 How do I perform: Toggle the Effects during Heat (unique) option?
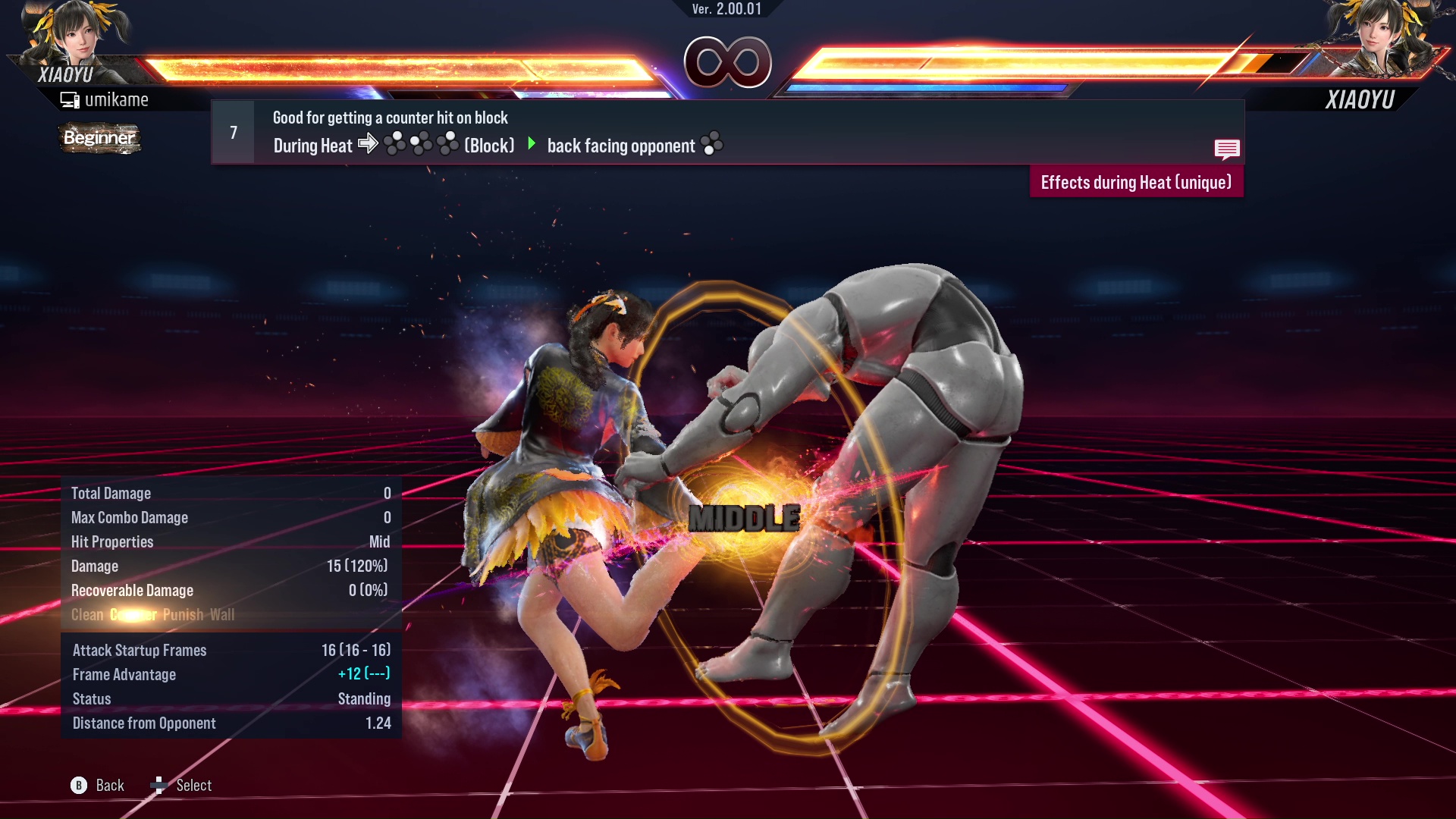(x=1135, y=182)
